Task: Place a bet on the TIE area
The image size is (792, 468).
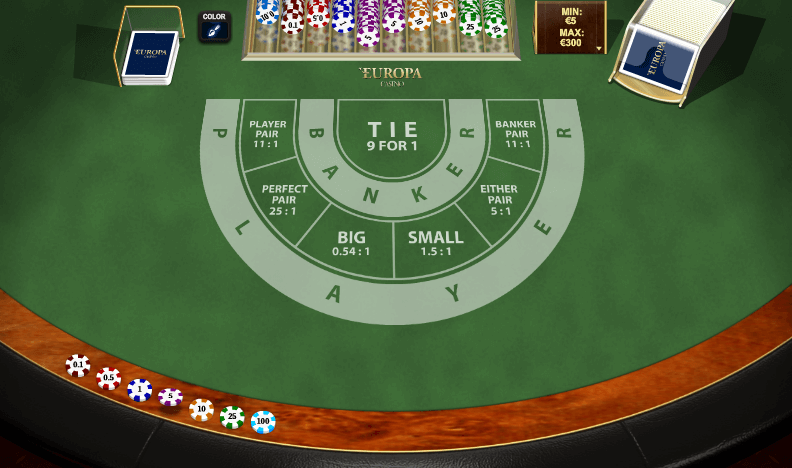Action: tap(392, 137)
